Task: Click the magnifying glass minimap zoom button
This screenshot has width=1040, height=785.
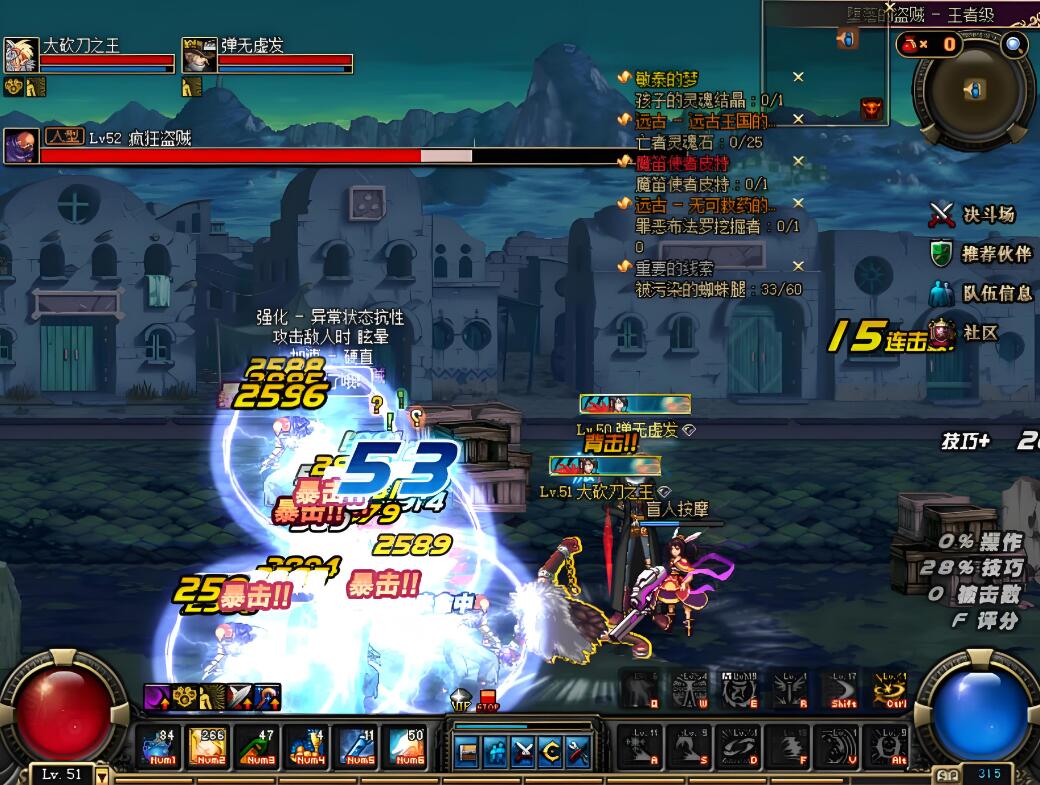Action: pos(1015,44)
